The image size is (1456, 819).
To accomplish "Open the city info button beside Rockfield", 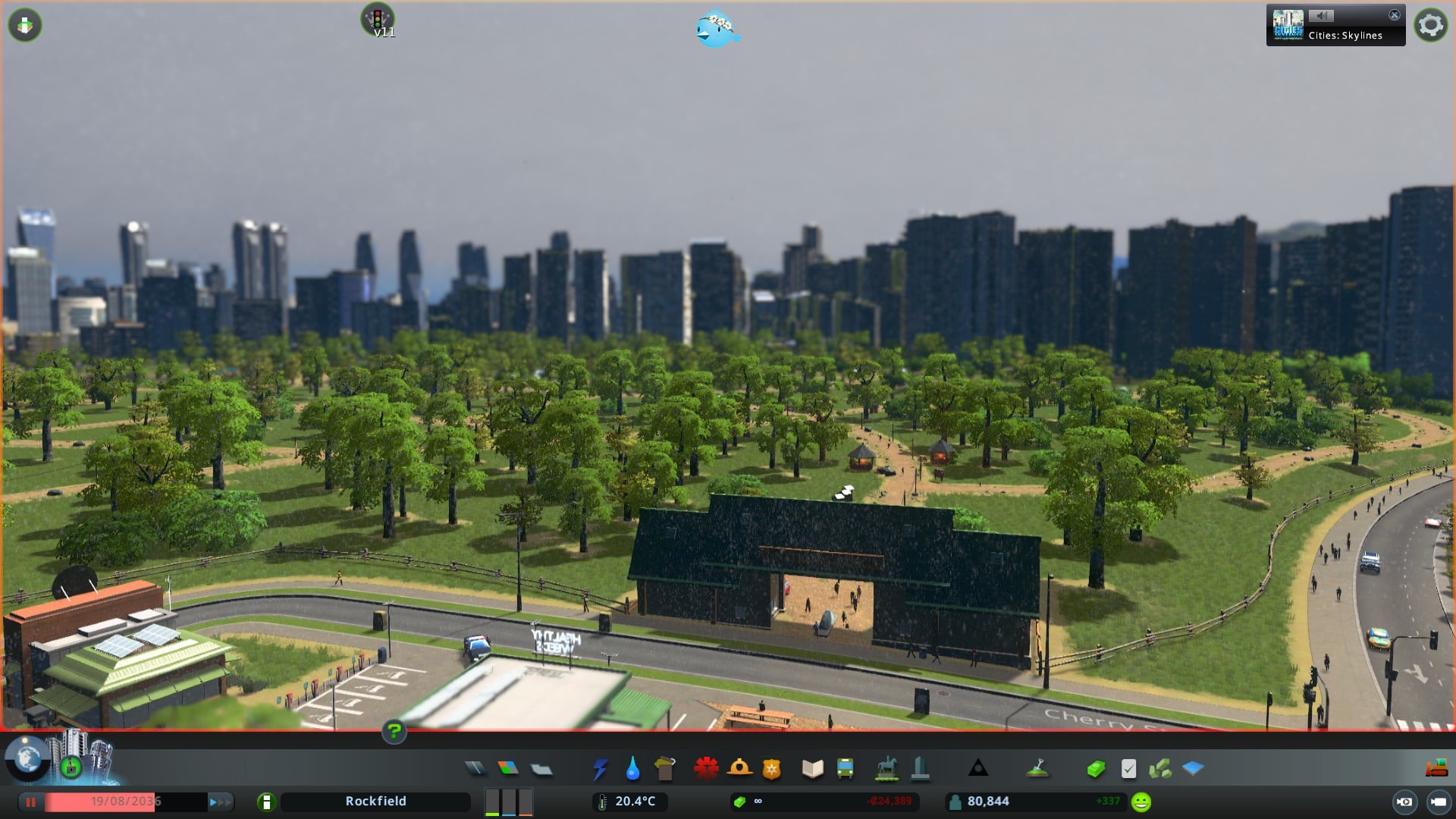I will (266, 802).
